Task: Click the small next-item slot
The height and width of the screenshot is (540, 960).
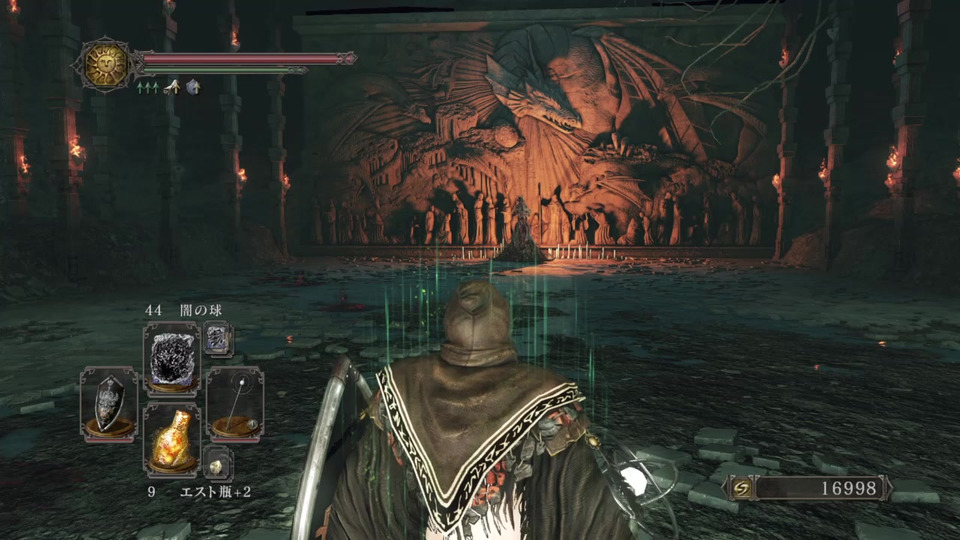Action: click(x=217, y=462)
